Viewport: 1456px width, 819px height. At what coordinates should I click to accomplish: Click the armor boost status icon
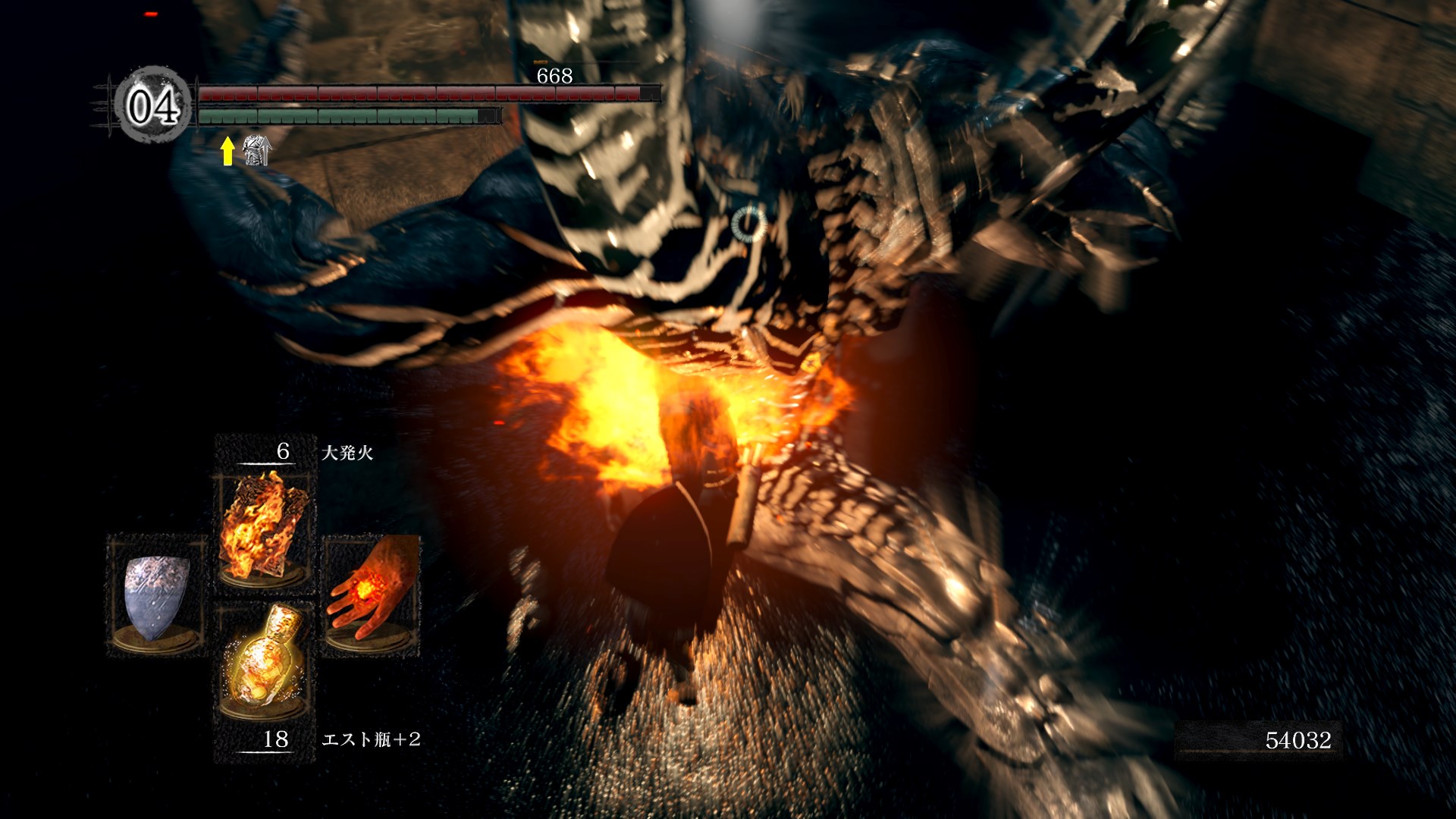pos(256,150)
